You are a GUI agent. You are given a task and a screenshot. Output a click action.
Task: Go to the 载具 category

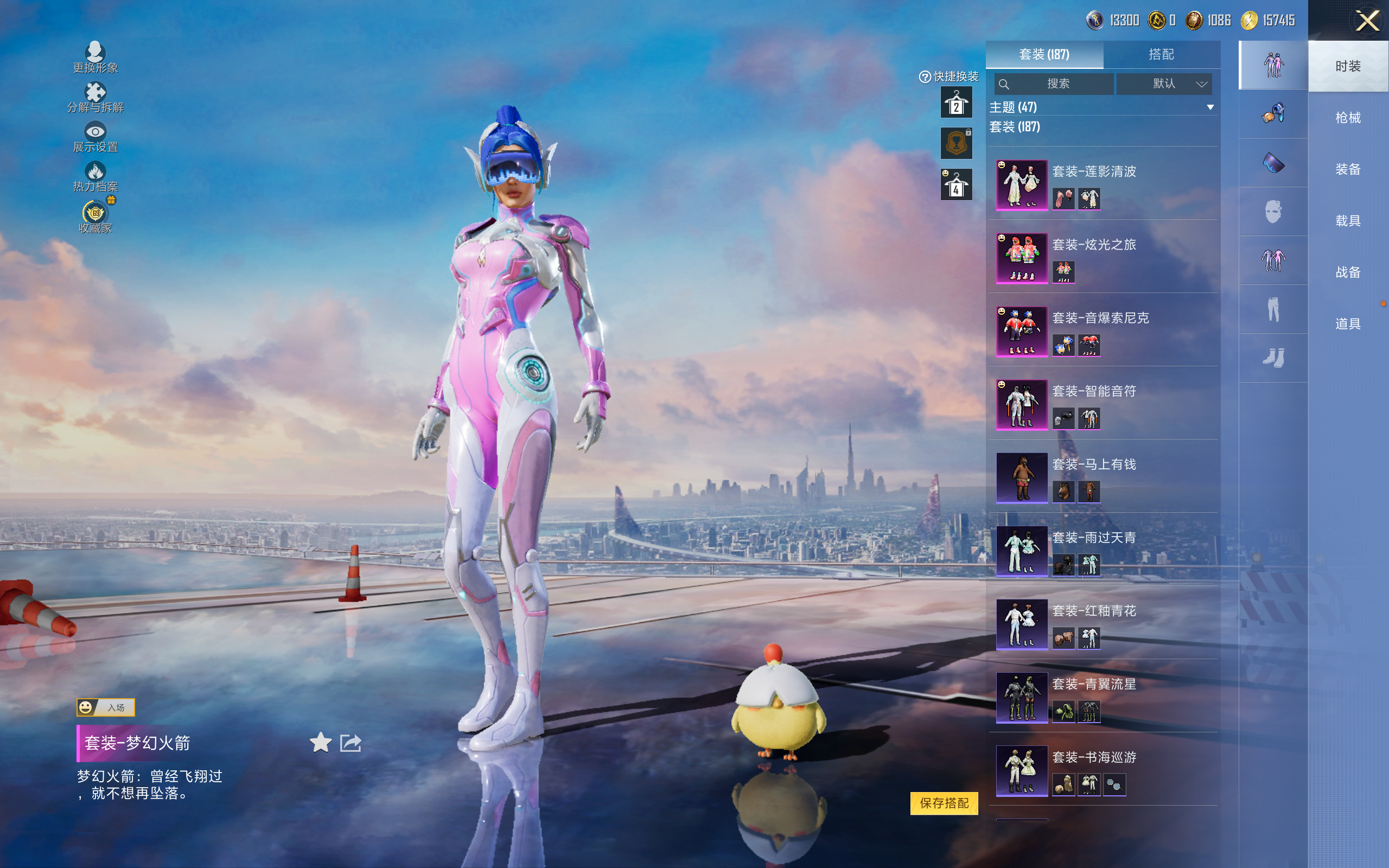pos(1348,221)
